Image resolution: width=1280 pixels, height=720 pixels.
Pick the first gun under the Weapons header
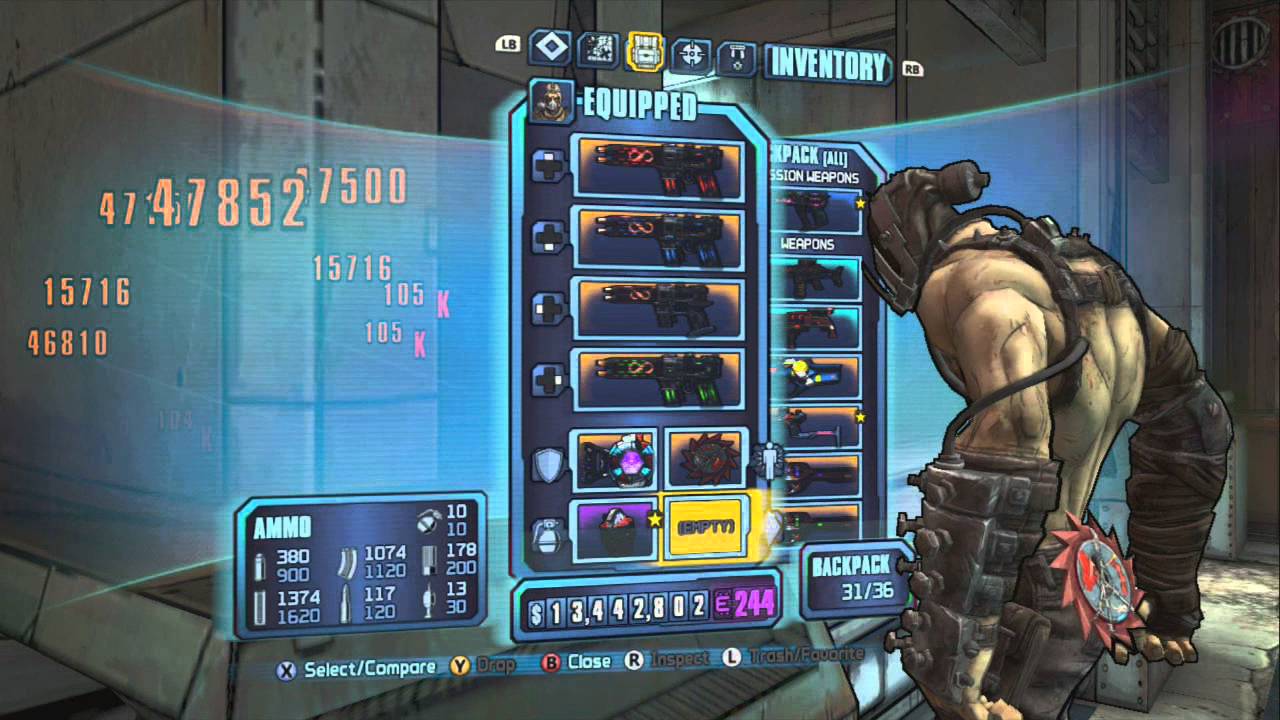(x=818, y=279)
